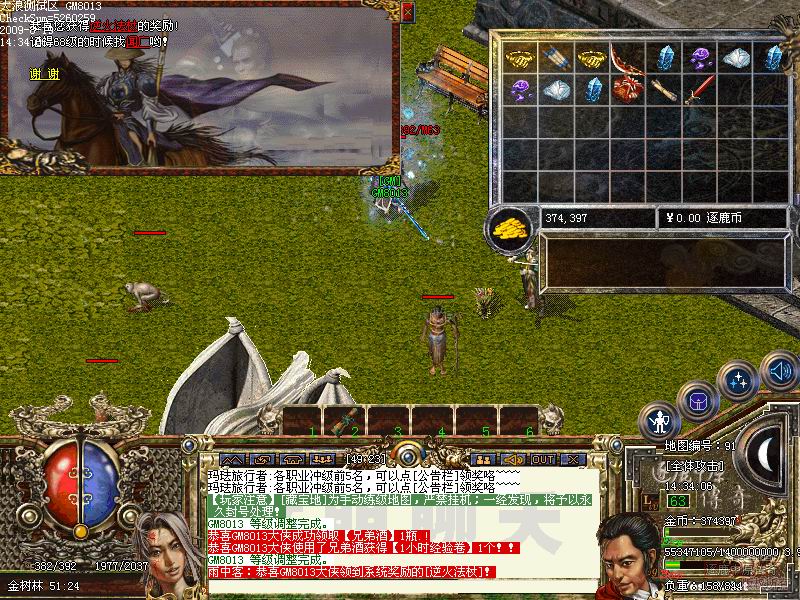This screenshot has height=600, width=800.
Task: Use the scroll in hotbar slot 2
Action: pyautogui.click(x=345, y=422)
